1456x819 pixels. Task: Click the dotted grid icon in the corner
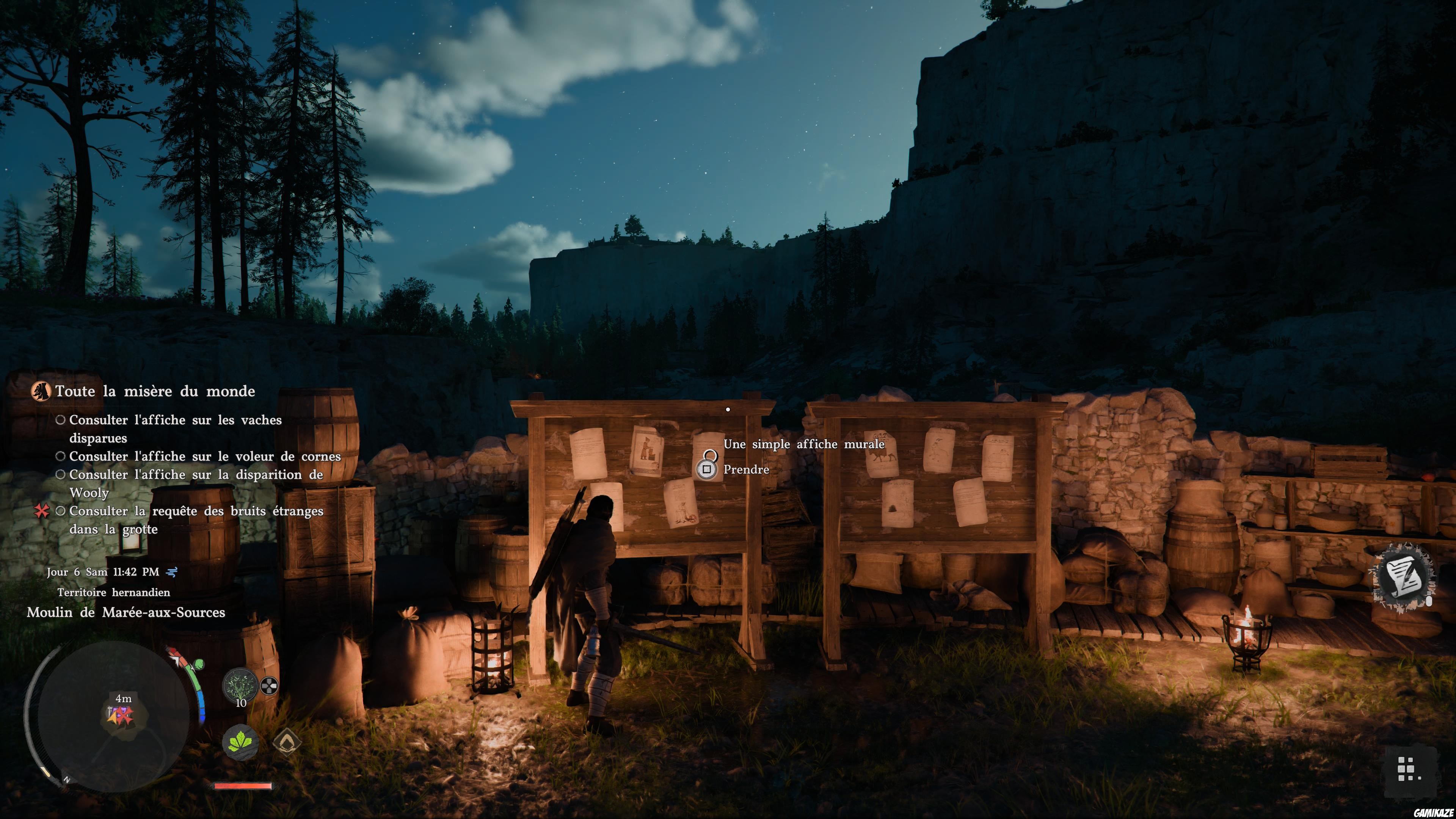coord(1405,769)
